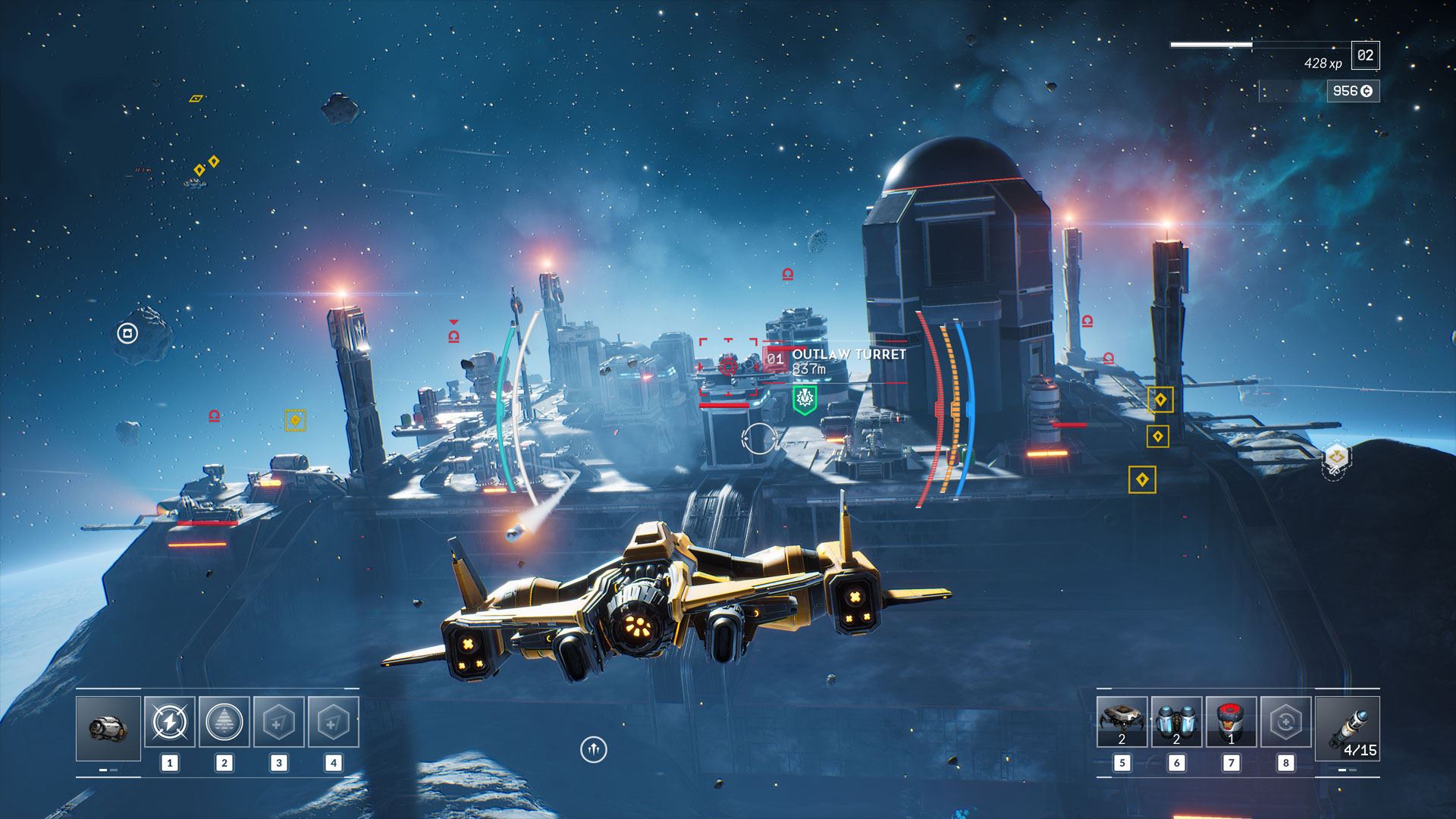
Task: Use the red-topped canister consumable
Action: pyautogui.click(x=1231, y=722)
